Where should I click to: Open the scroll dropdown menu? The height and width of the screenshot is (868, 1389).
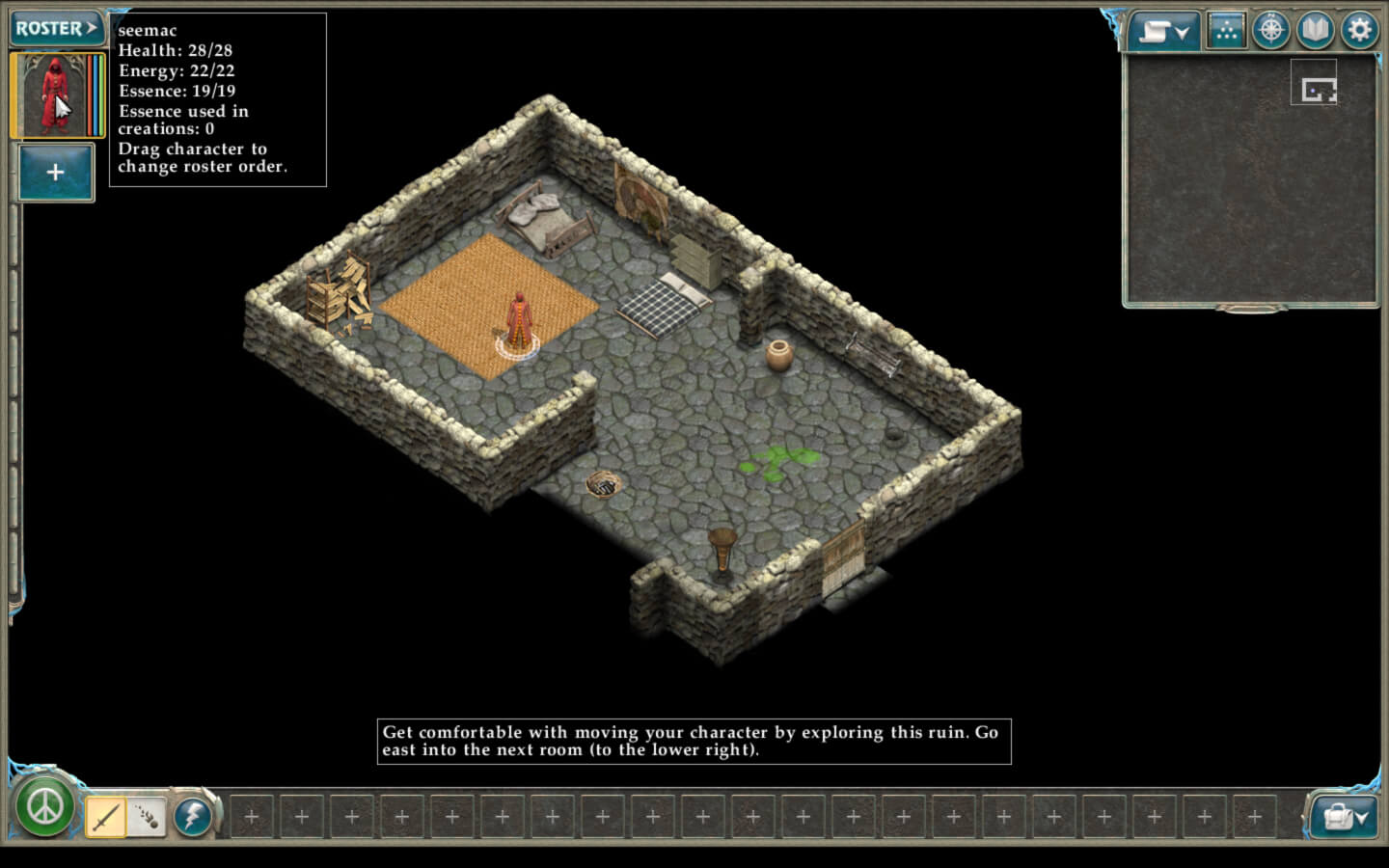[1163, 32]
